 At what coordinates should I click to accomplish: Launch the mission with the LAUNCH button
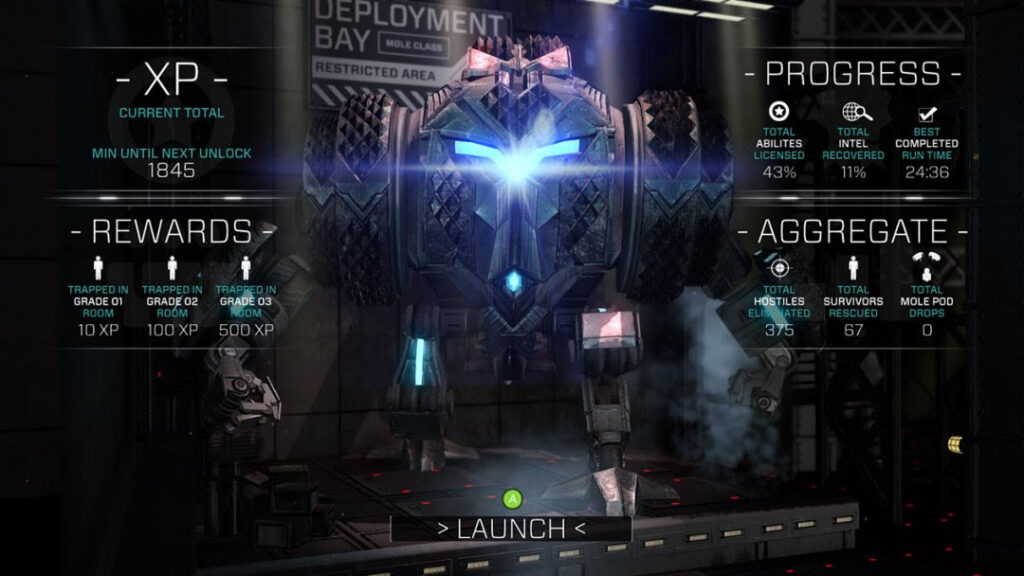coord(511,529)
